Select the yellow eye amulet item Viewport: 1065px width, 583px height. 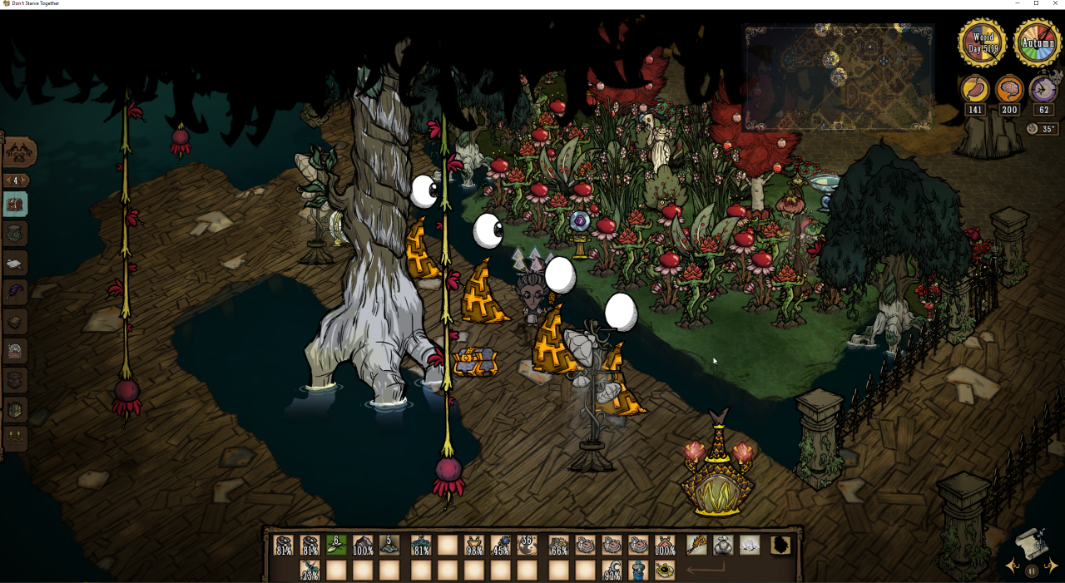pos(665,571)
